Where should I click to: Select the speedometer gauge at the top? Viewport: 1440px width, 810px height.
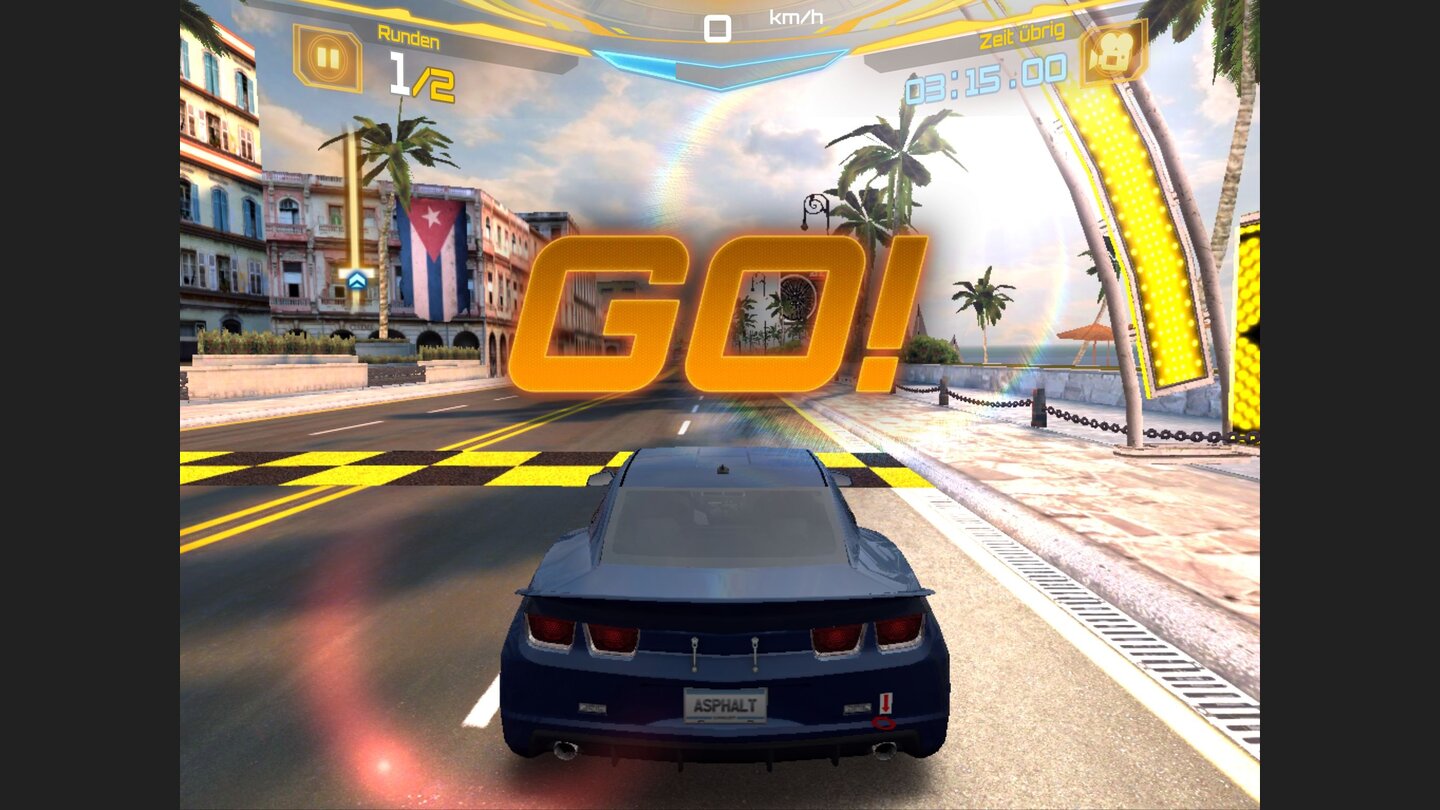[716, 30]
